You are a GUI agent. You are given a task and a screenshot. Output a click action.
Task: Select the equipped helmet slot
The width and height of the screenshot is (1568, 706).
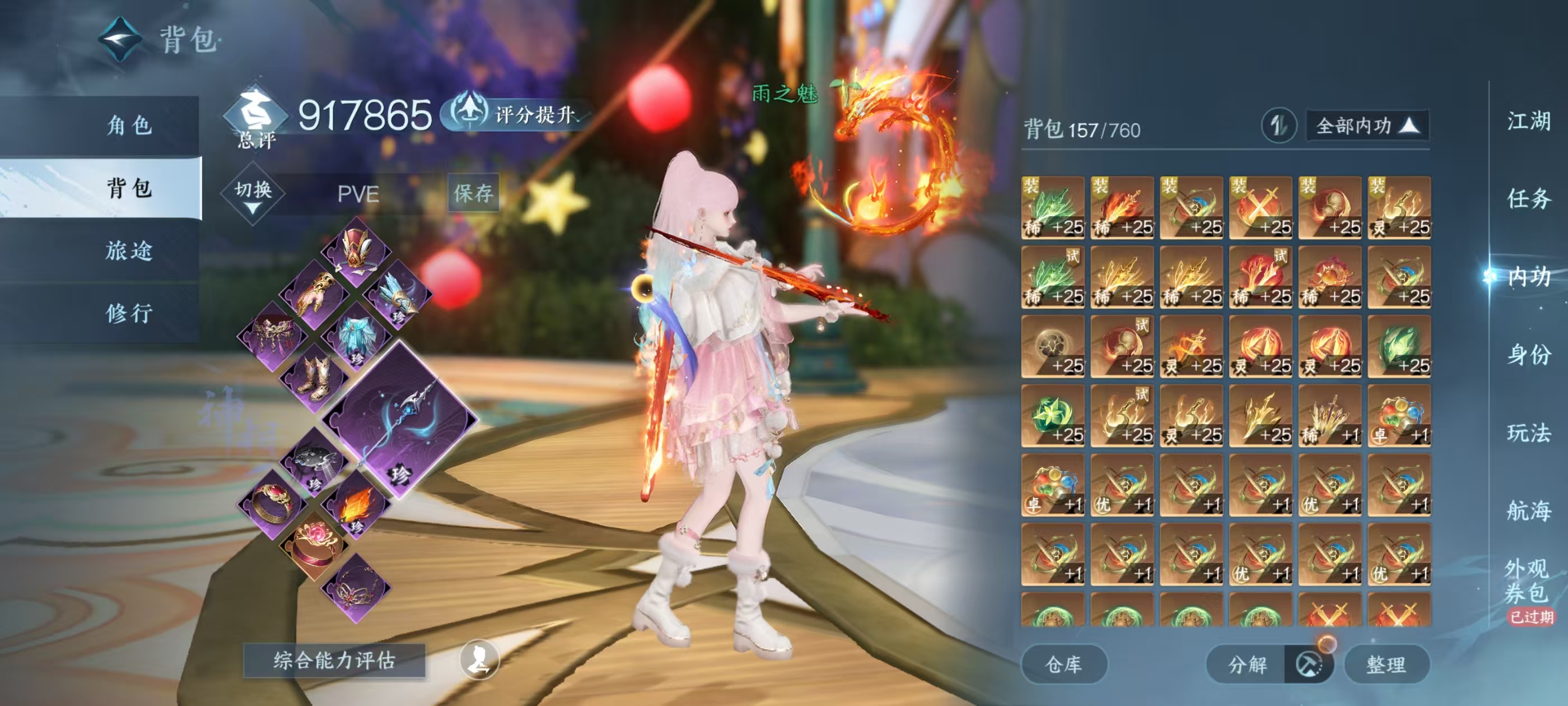coord(356,250)
